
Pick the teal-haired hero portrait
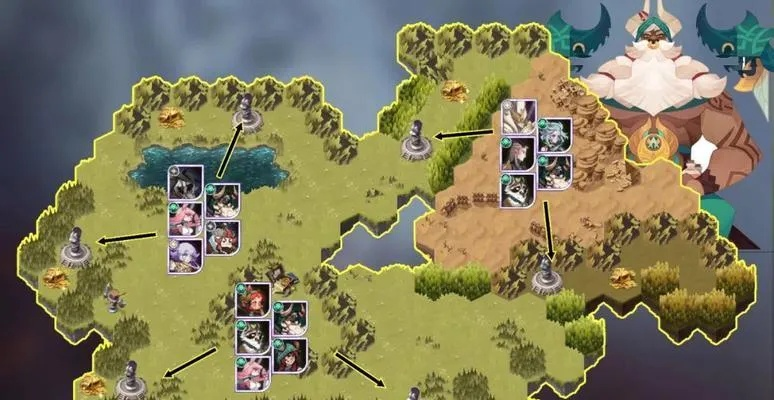pos(554,134)
